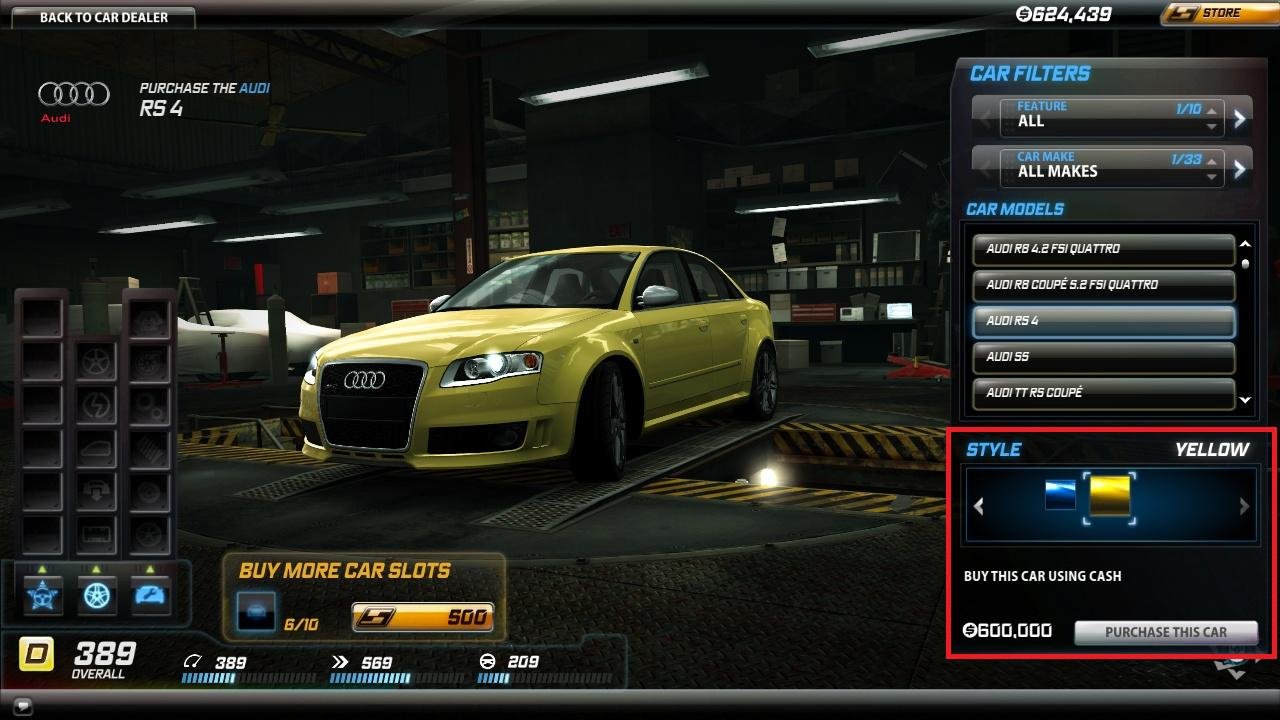Click the left style arrow
The height and width of the screenshot is (720, 1280).
click(x=978, y=506)
